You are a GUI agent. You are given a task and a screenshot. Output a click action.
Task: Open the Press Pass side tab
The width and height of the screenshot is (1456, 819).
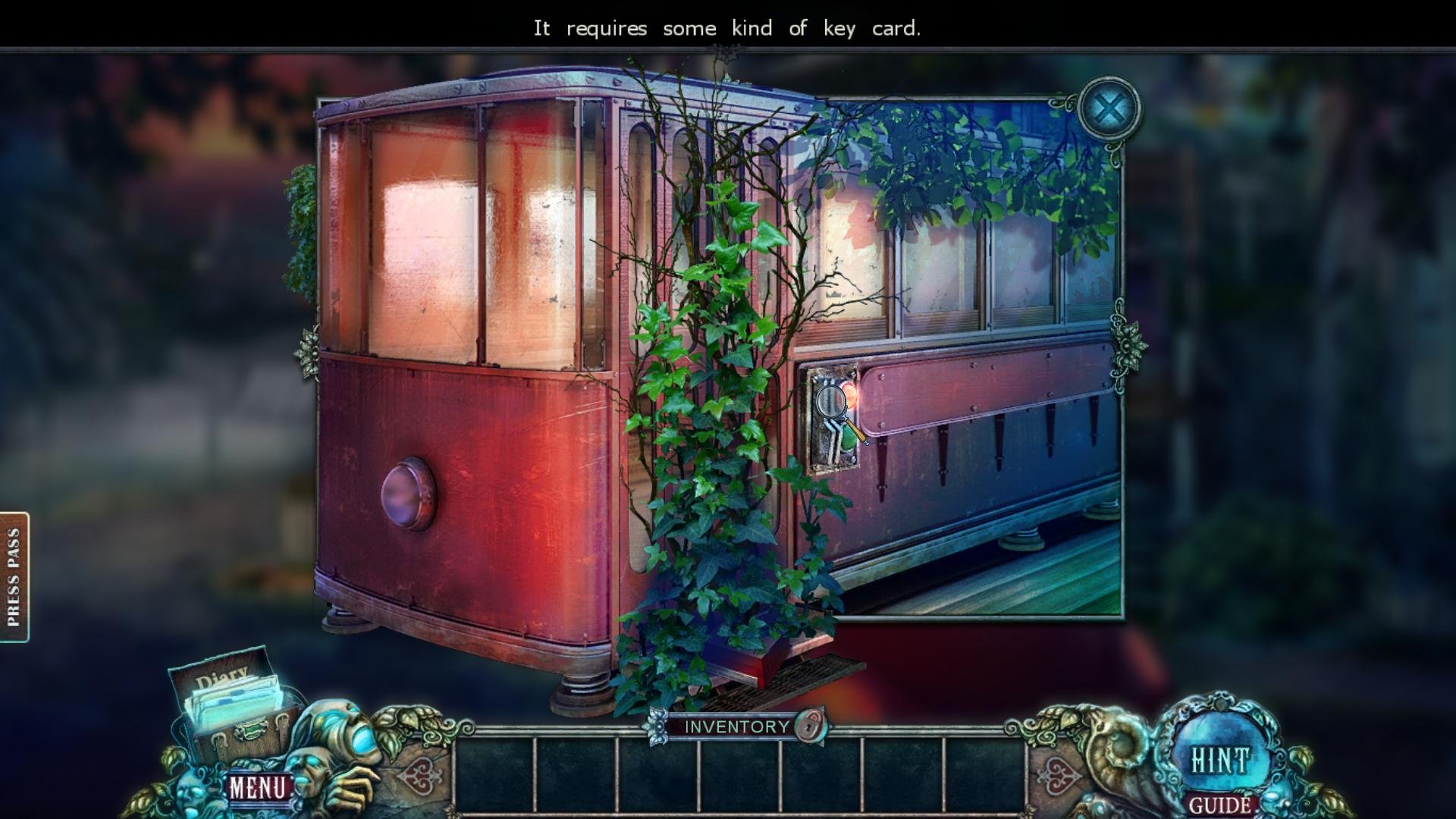[x=14, y=577]
